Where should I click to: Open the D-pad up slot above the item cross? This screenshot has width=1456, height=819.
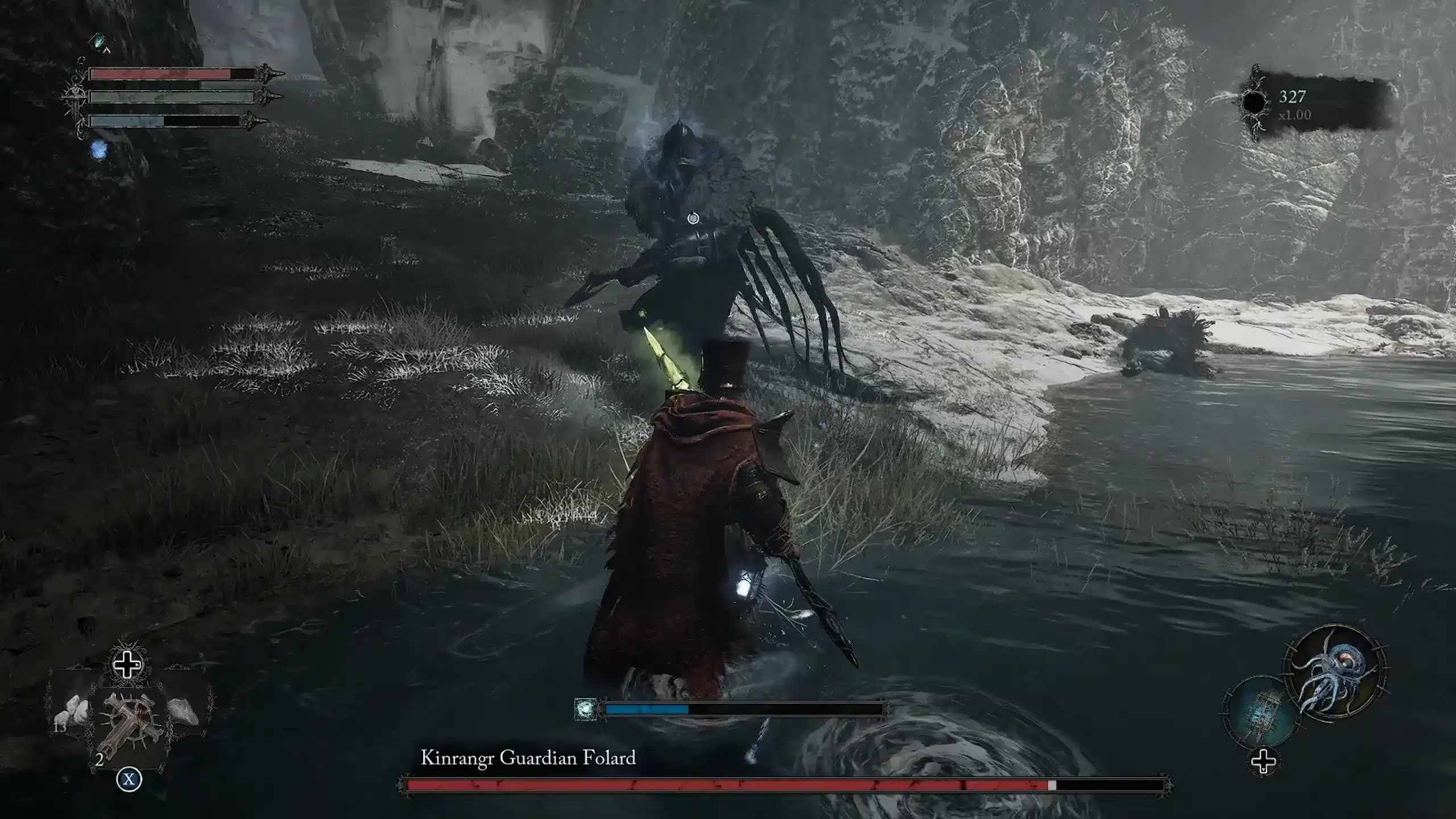click(127, 664)
